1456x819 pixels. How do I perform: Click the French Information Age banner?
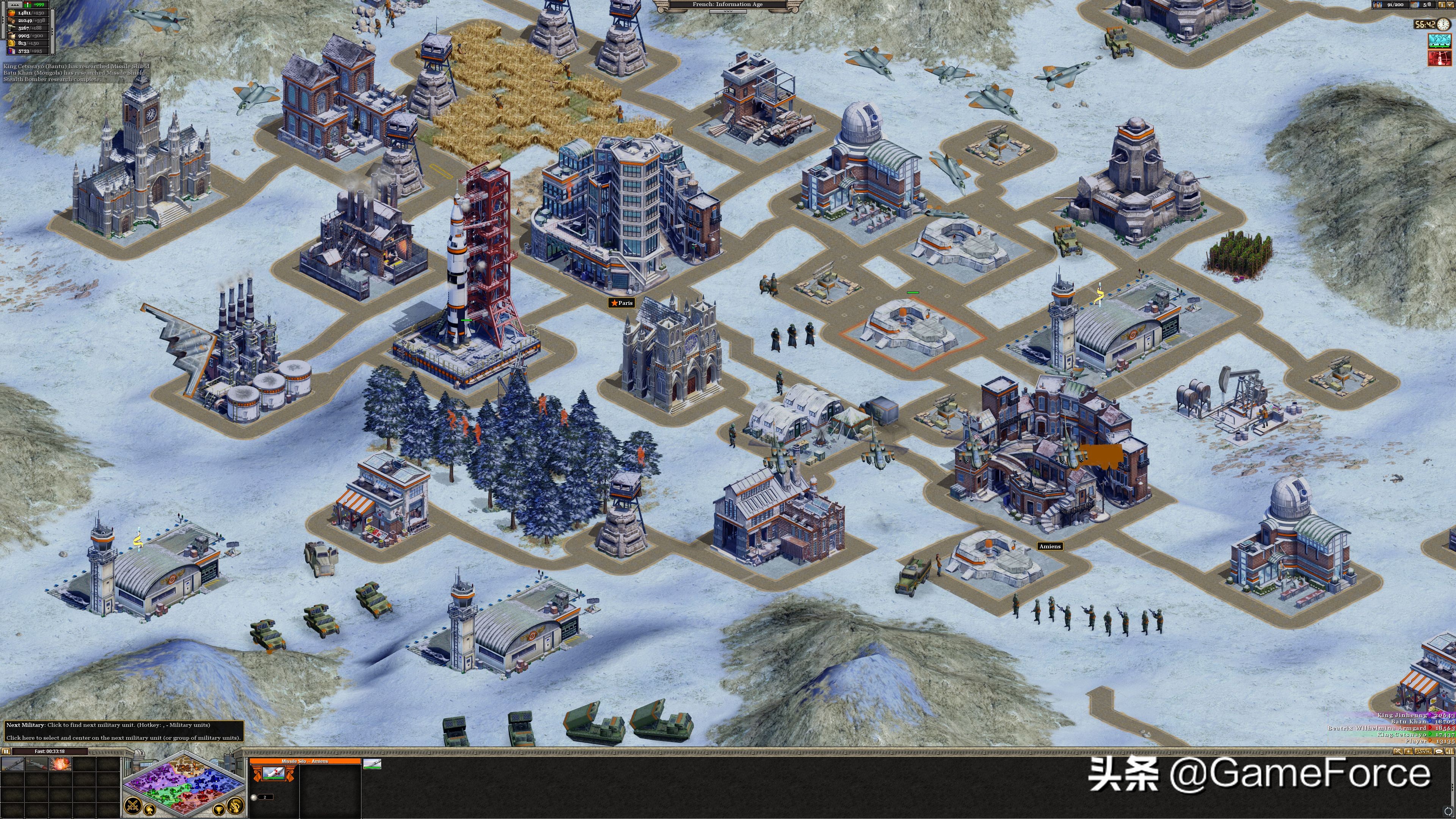(728, 5)
